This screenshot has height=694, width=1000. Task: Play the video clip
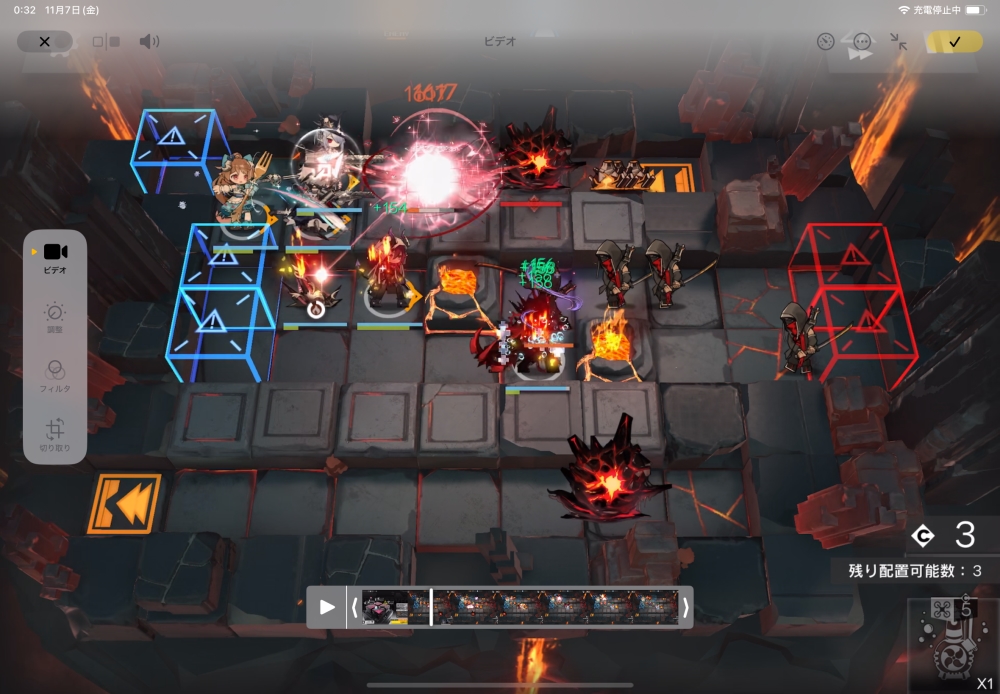coord(327,607)
